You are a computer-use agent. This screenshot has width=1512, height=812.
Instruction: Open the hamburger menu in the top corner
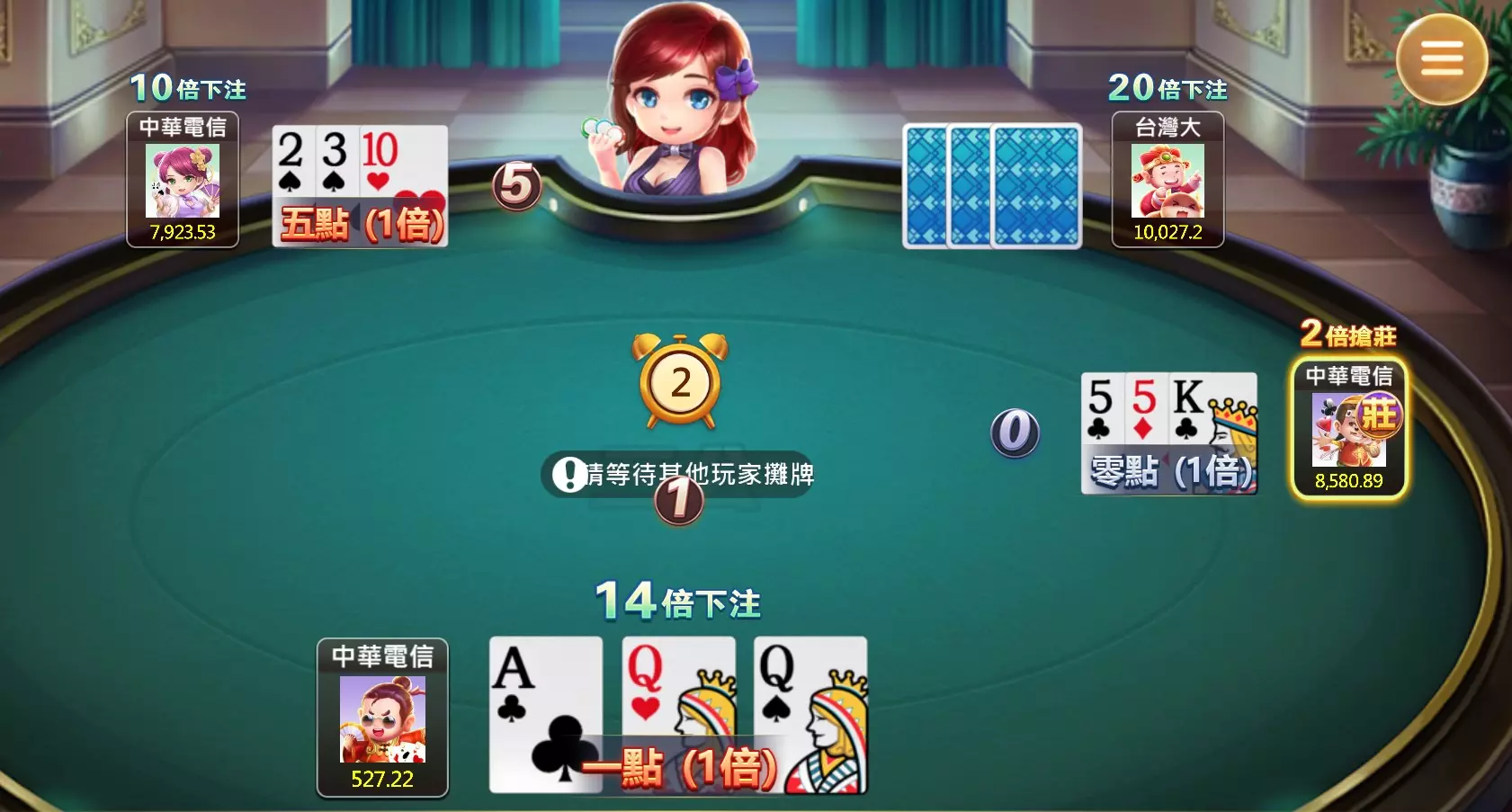coord(1442,58)
